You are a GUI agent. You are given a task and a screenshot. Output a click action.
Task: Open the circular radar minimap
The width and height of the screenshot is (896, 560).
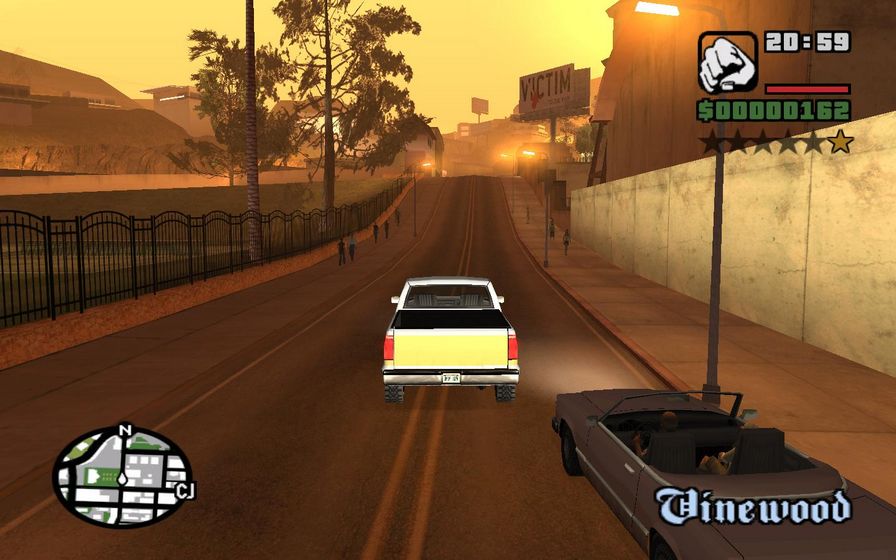(122, 476)
